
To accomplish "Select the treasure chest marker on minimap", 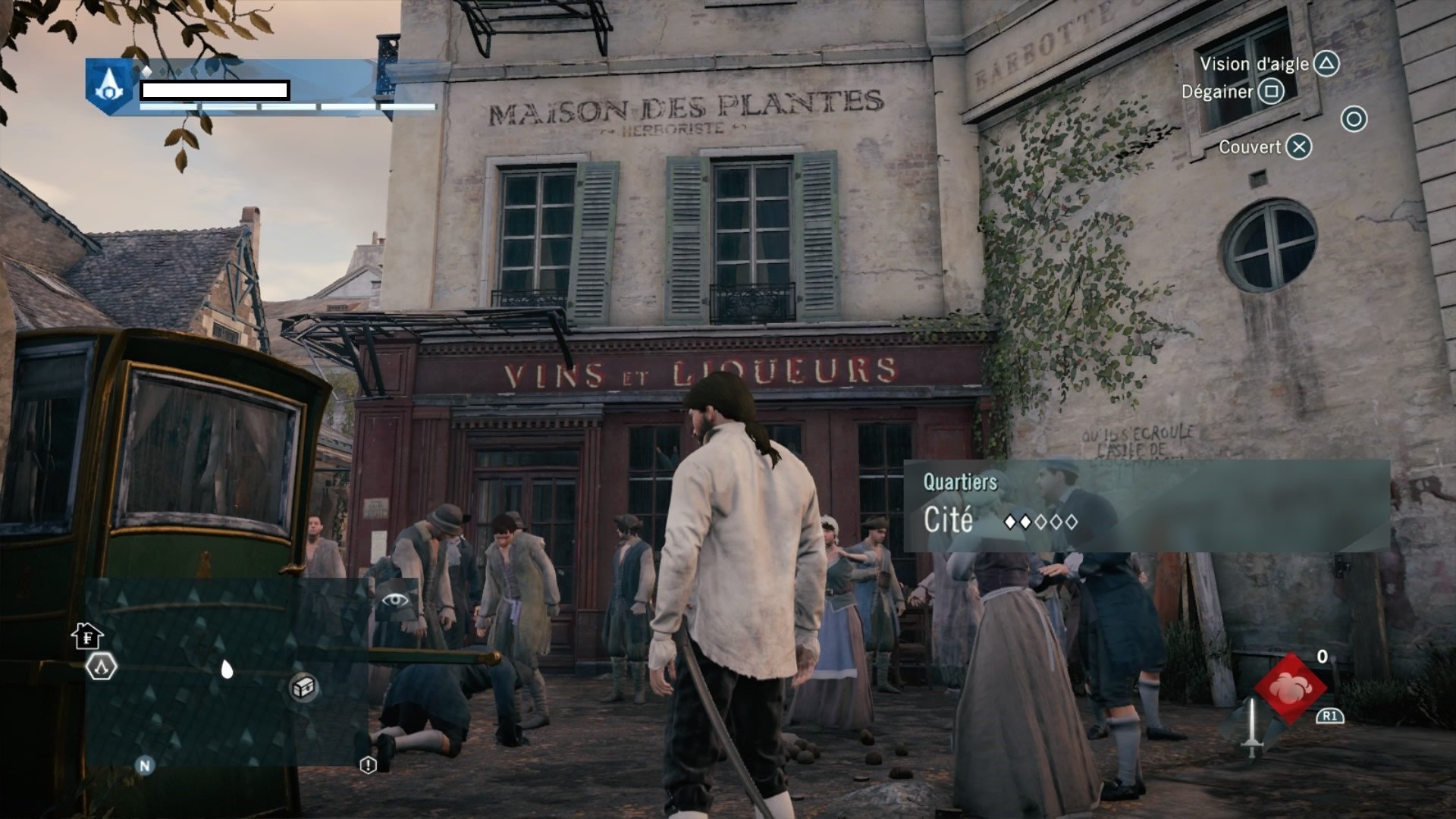I will coord(303,687).
